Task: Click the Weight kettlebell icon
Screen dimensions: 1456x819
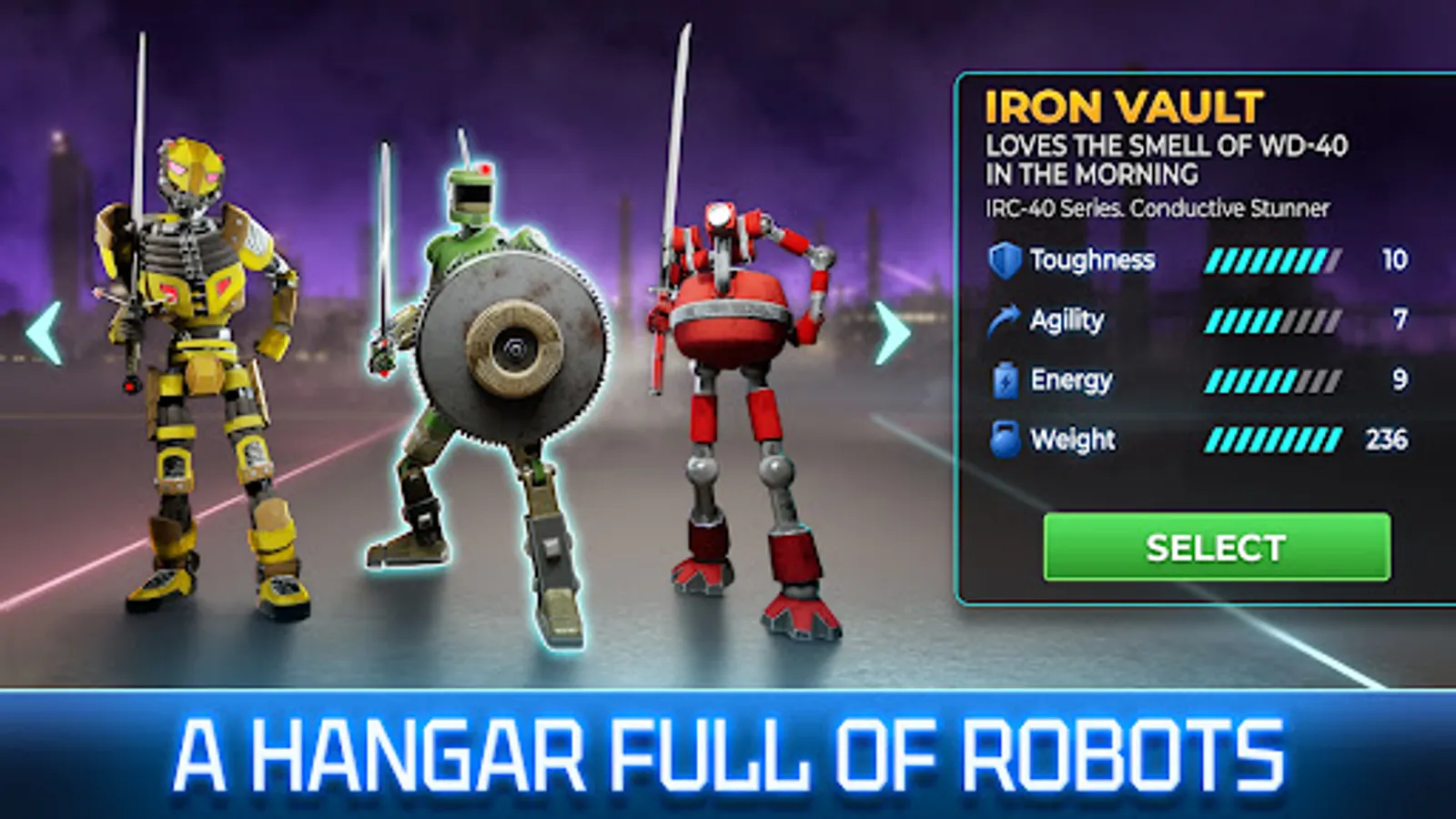Action: tap(1005, 439)
